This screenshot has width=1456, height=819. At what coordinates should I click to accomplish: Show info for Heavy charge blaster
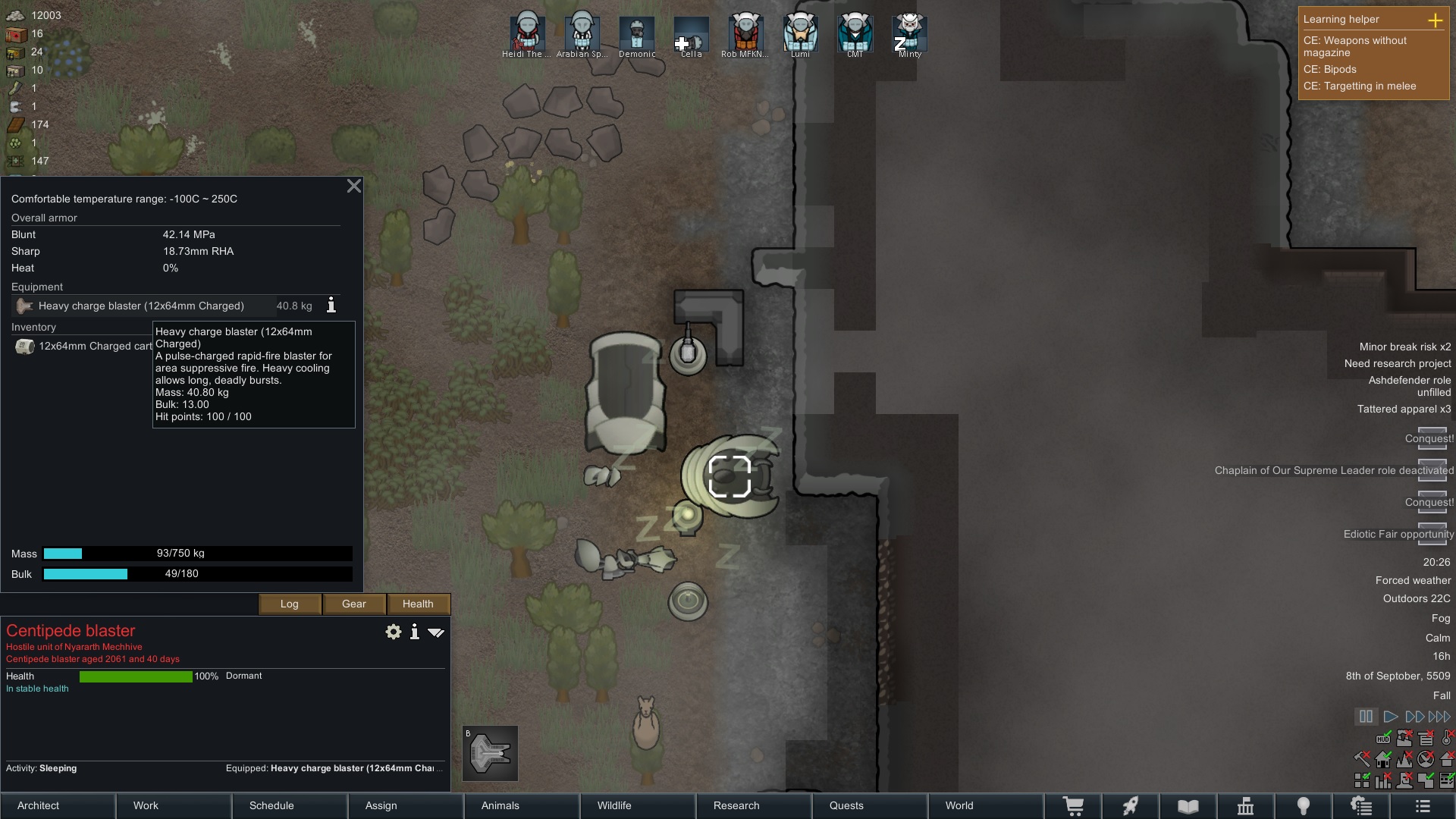click(331, 306)
